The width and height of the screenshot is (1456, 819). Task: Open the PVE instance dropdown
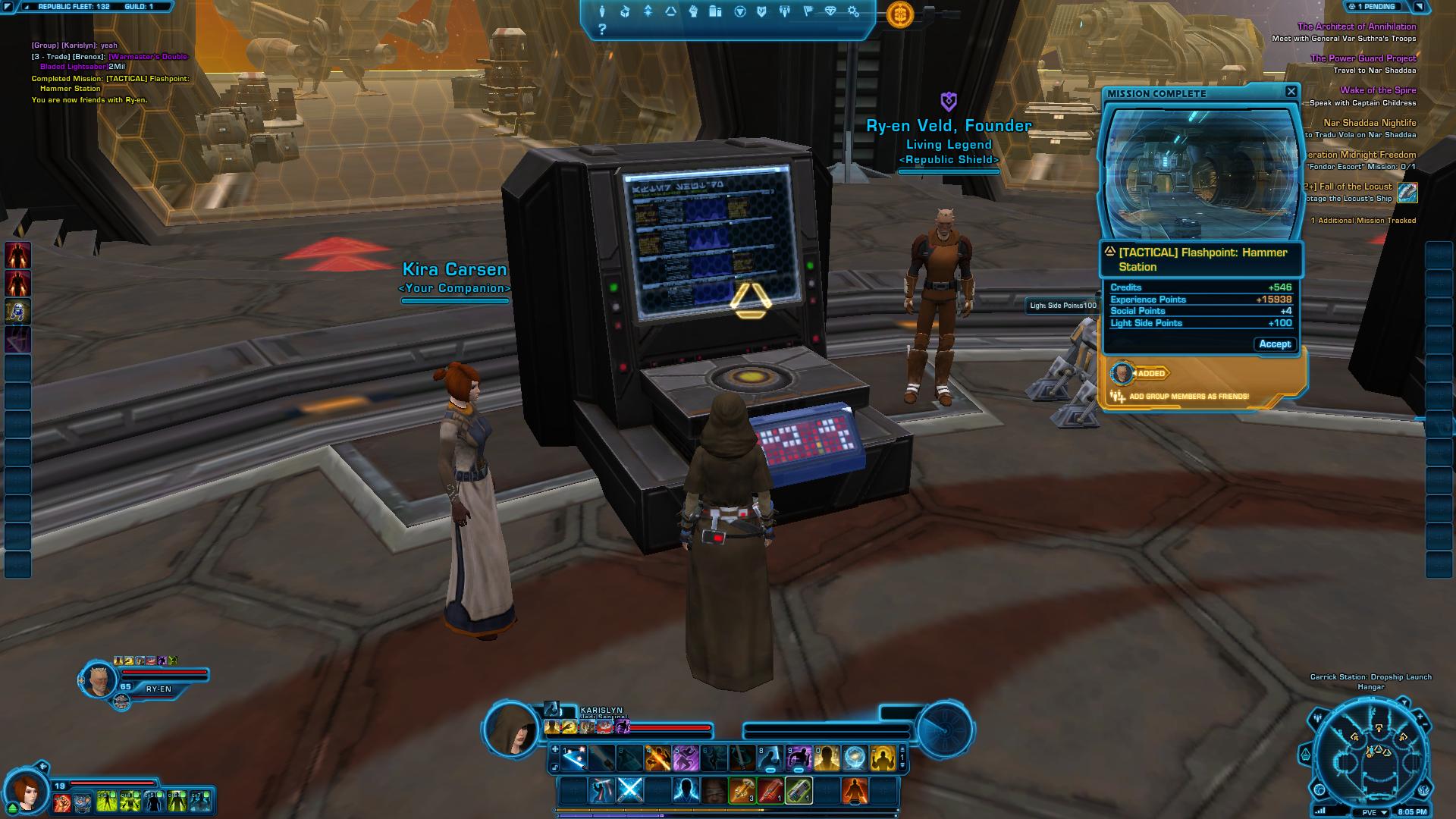(x=1374, y=812)
